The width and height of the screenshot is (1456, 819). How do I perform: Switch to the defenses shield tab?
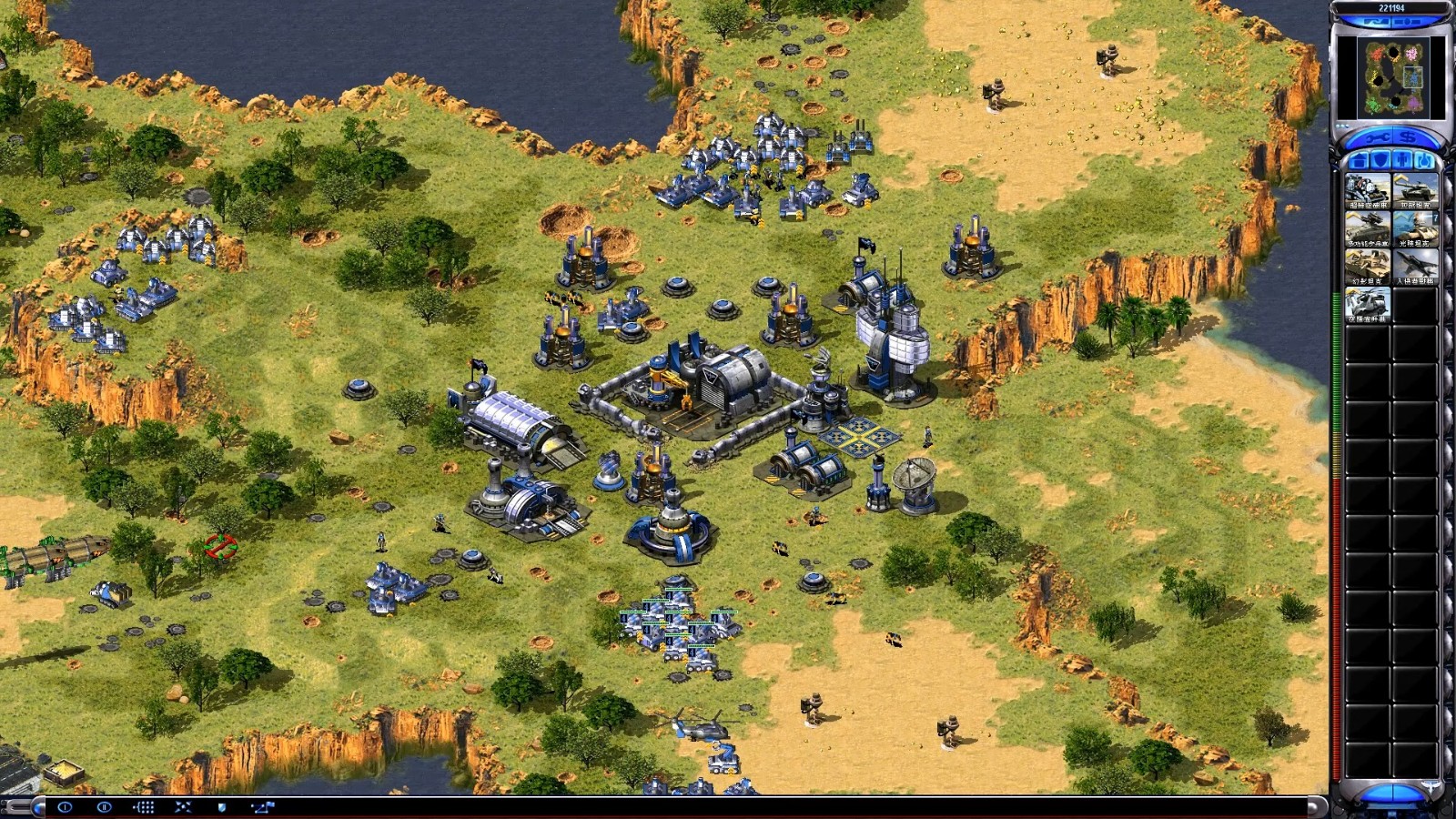click(1380, 161)
